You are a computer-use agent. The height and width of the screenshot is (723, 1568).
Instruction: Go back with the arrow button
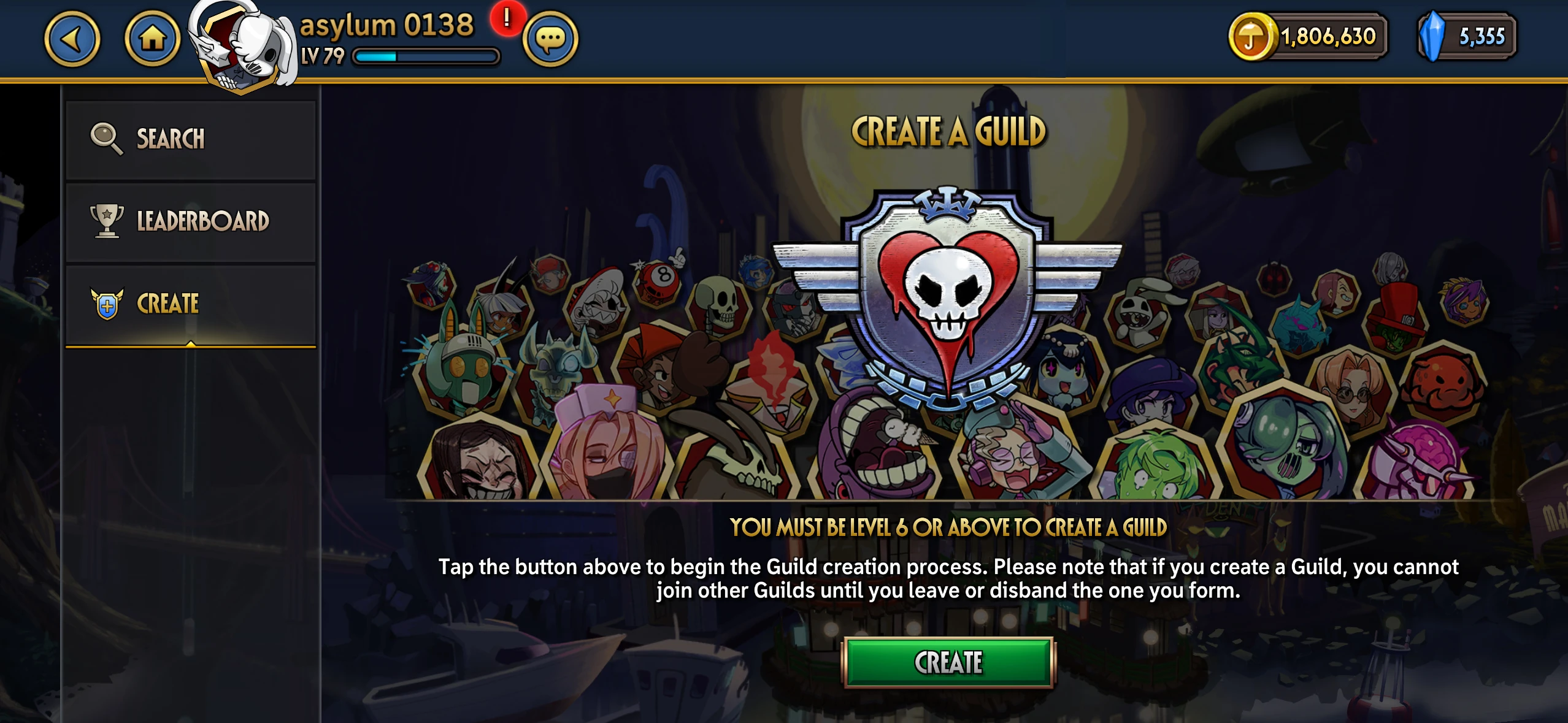tap(72, 39)
